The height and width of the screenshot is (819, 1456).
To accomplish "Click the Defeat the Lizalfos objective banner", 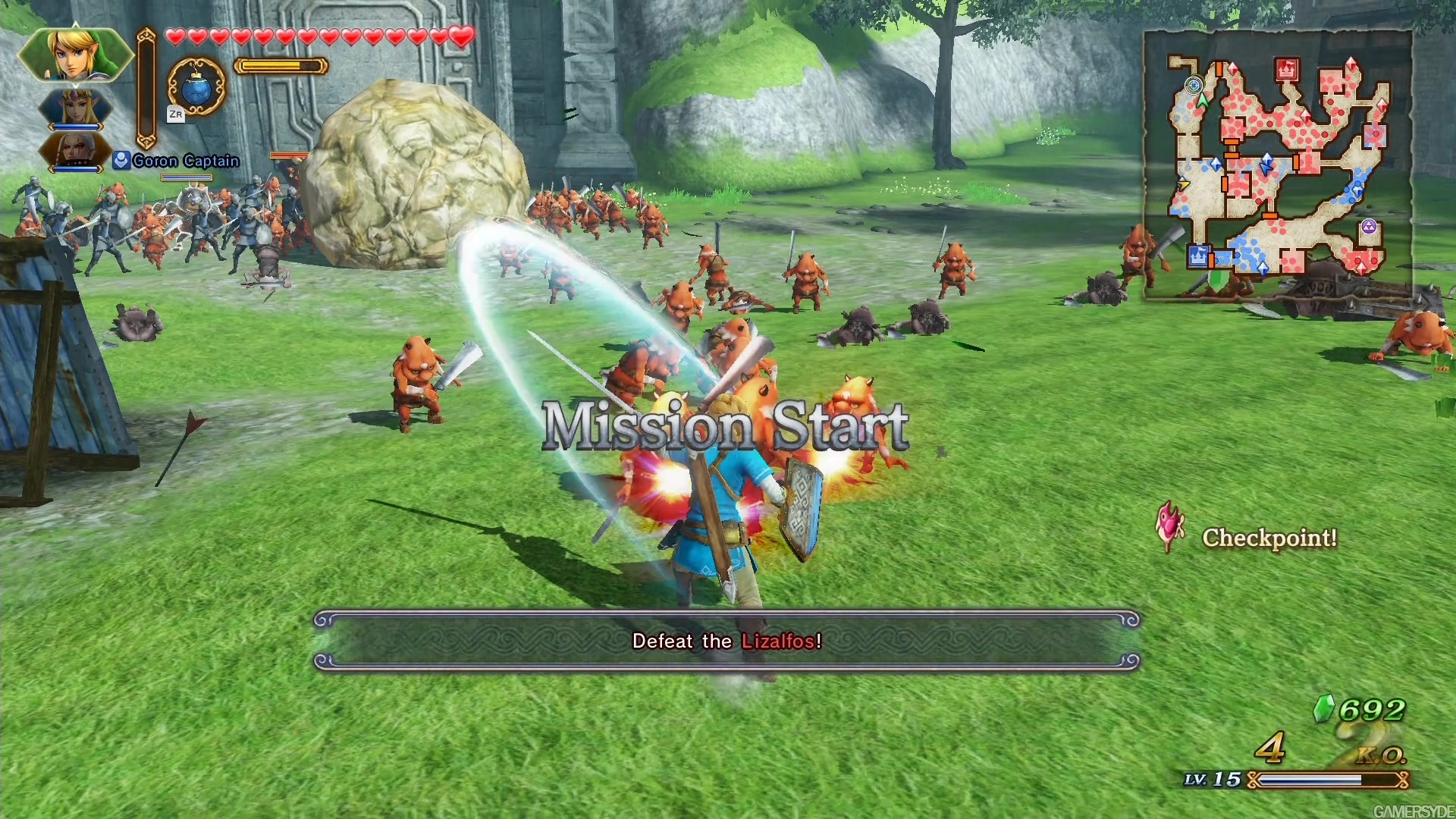I will click(x=726, y=641).
